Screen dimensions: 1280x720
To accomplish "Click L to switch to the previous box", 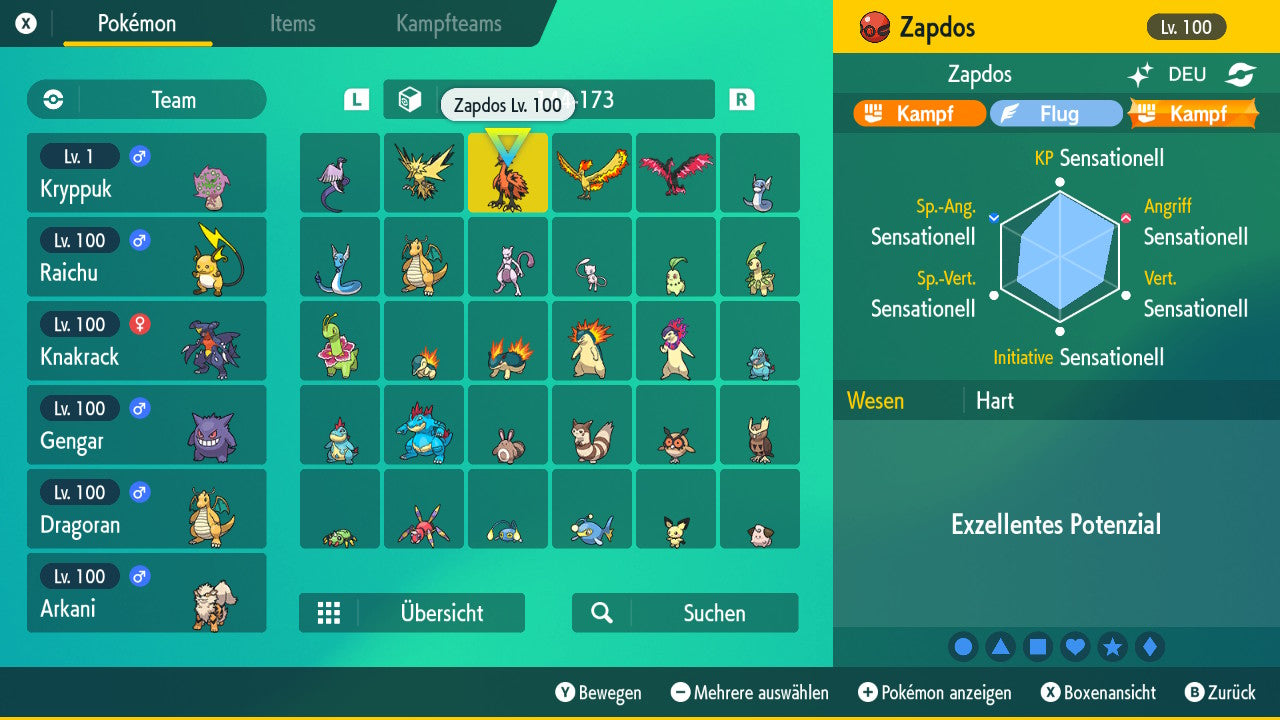I will (357, 99).
